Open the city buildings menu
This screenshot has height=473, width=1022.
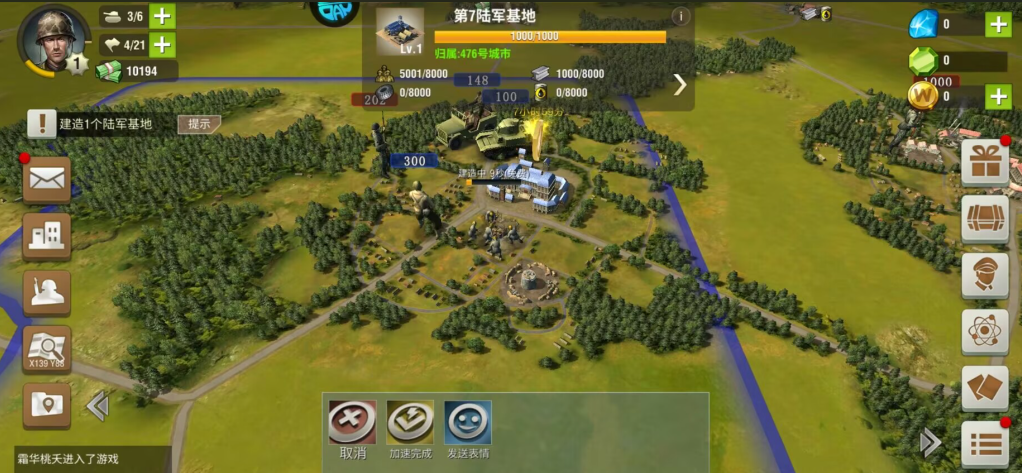tap(47, 236)
